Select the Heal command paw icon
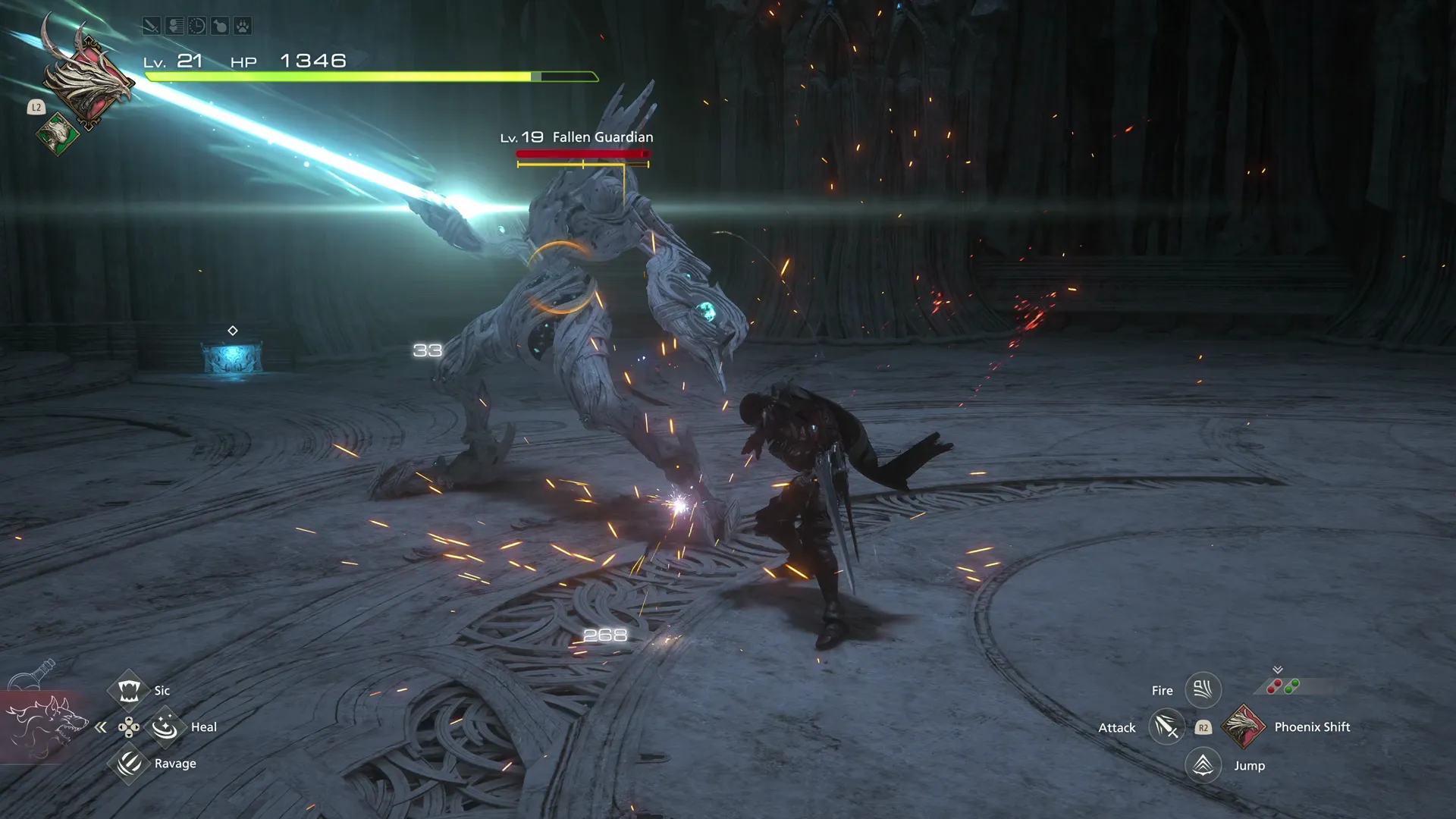Viewport: 1456px width, 819px height. 167,726
